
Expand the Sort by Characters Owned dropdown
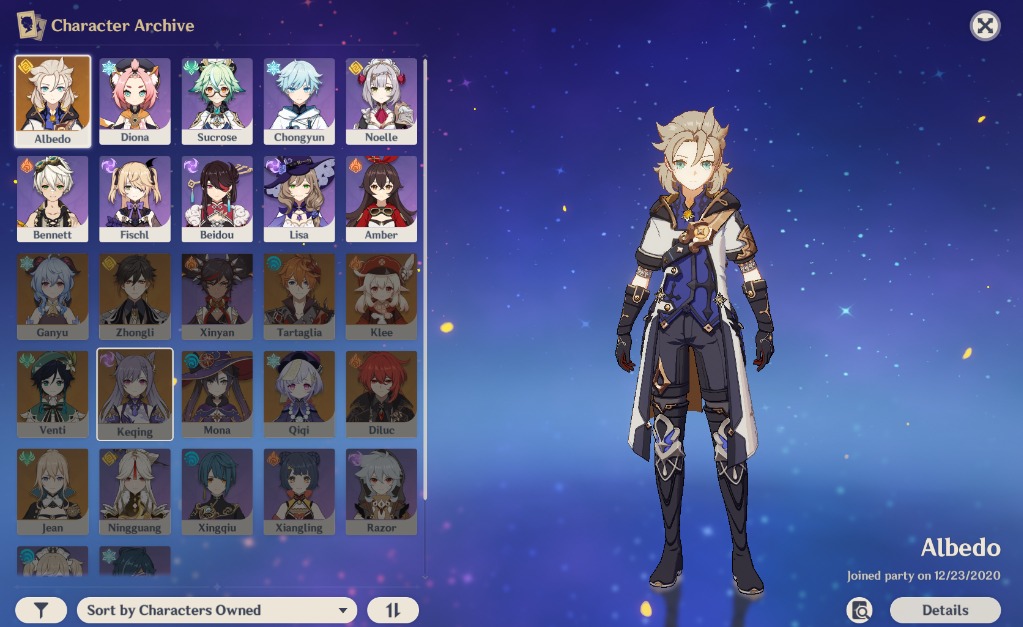pos(217,610)
